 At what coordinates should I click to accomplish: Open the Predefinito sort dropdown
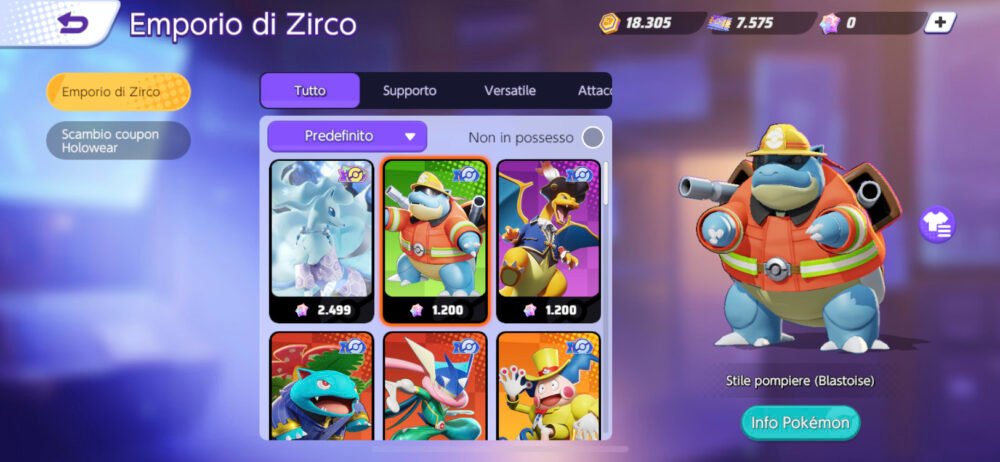tap(347, 136)
